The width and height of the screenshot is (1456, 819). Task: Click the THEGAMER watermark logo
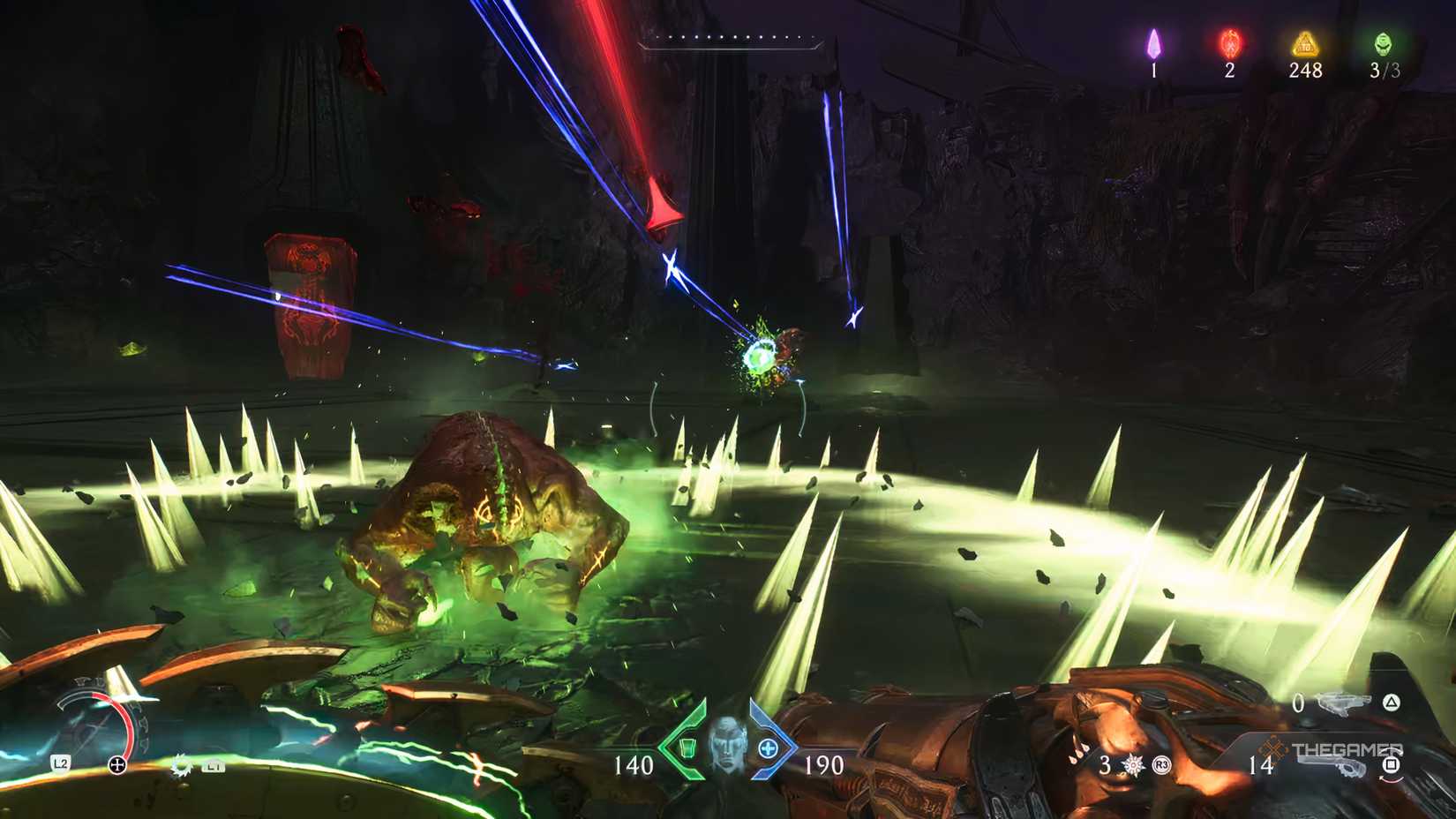click(1347, 749)
